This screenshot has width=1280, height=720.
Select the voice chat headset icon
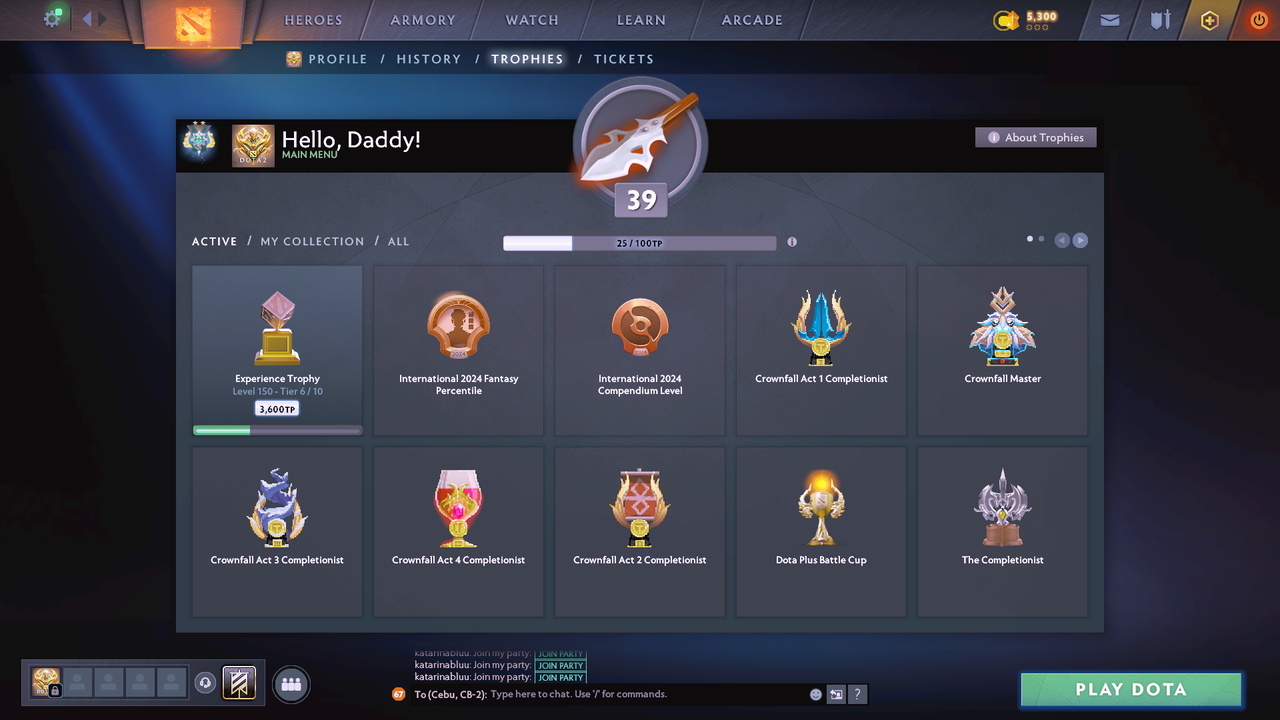click(205, 682)
